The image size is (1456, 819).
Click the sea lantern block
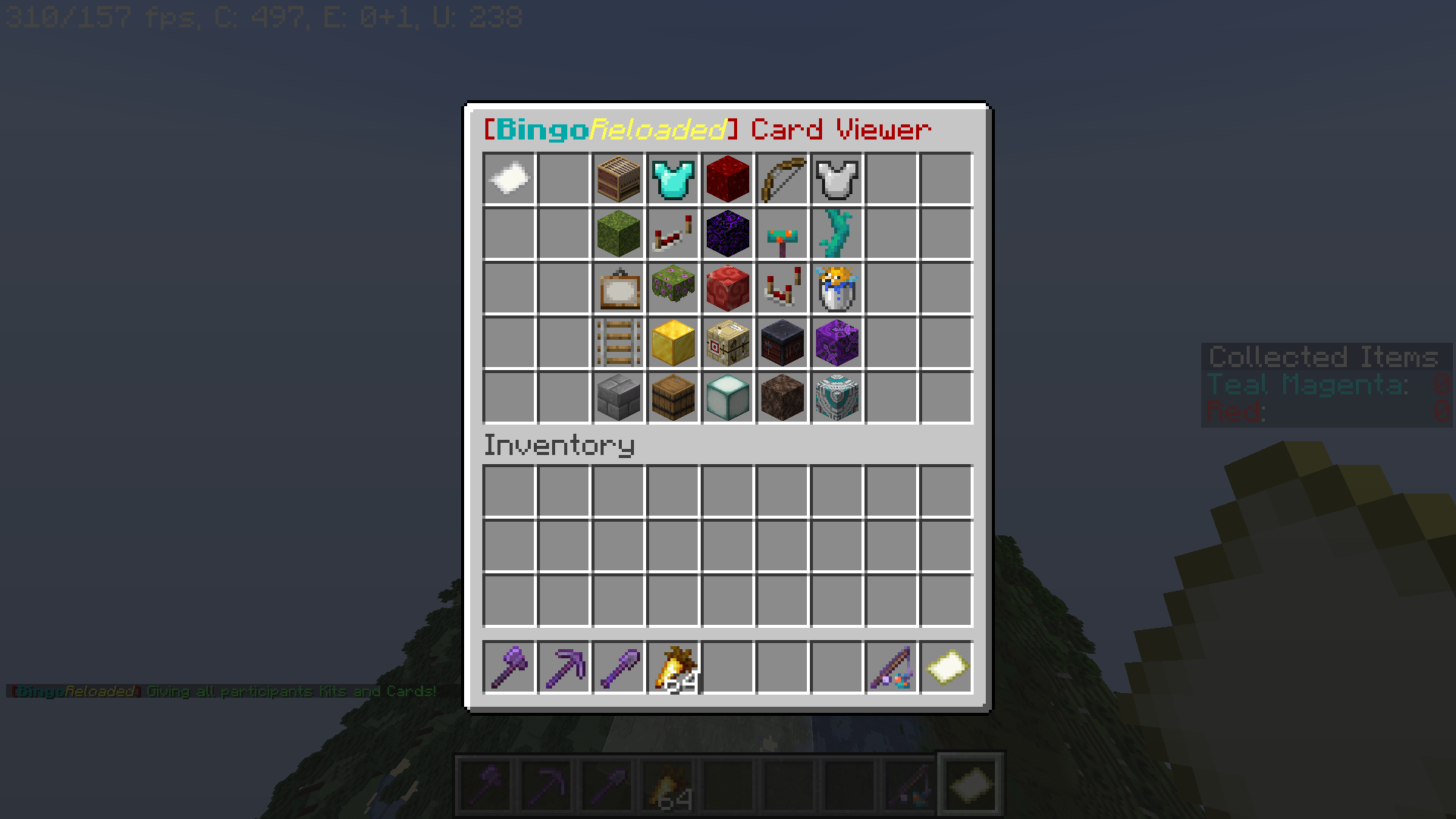(727, 397)
